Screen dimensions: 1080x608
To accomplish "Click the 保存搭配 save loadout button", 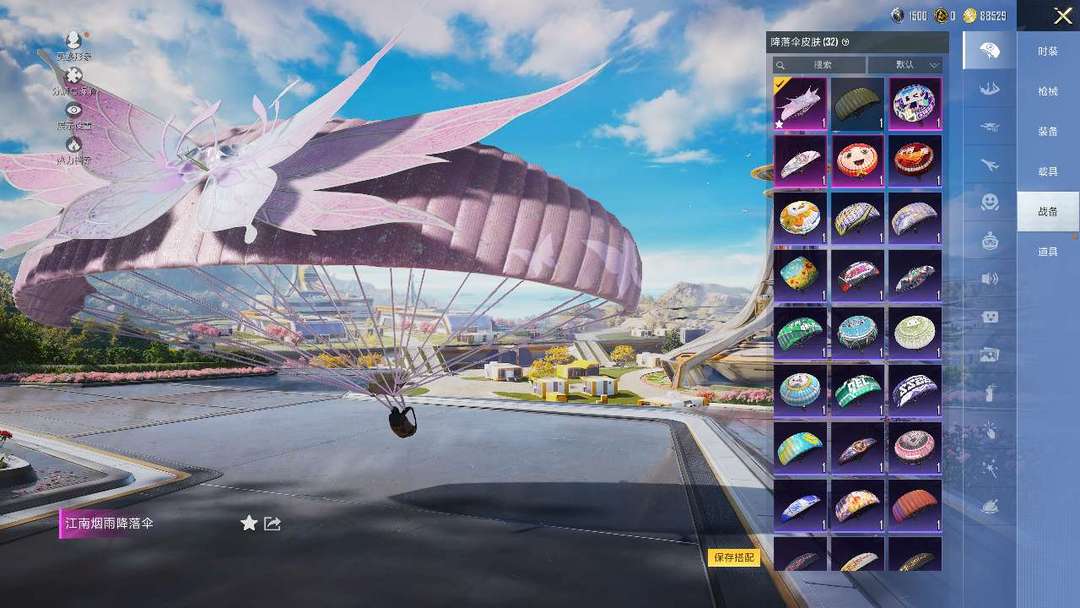I will pos(734,557).
